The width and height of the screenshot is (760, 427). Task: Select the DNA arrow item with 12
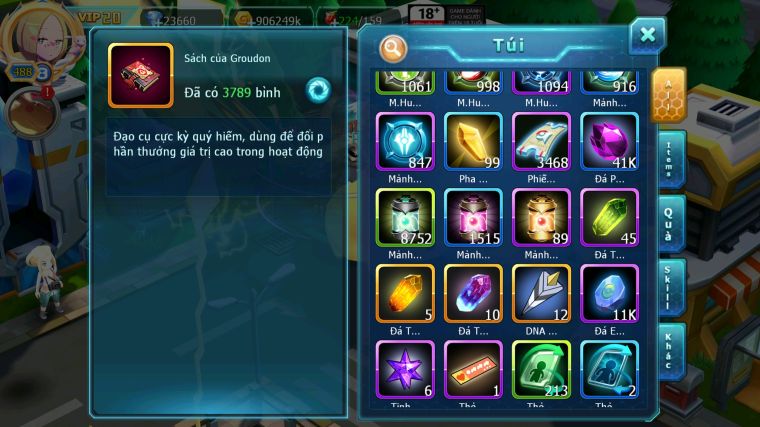click(x=541, y=292)
